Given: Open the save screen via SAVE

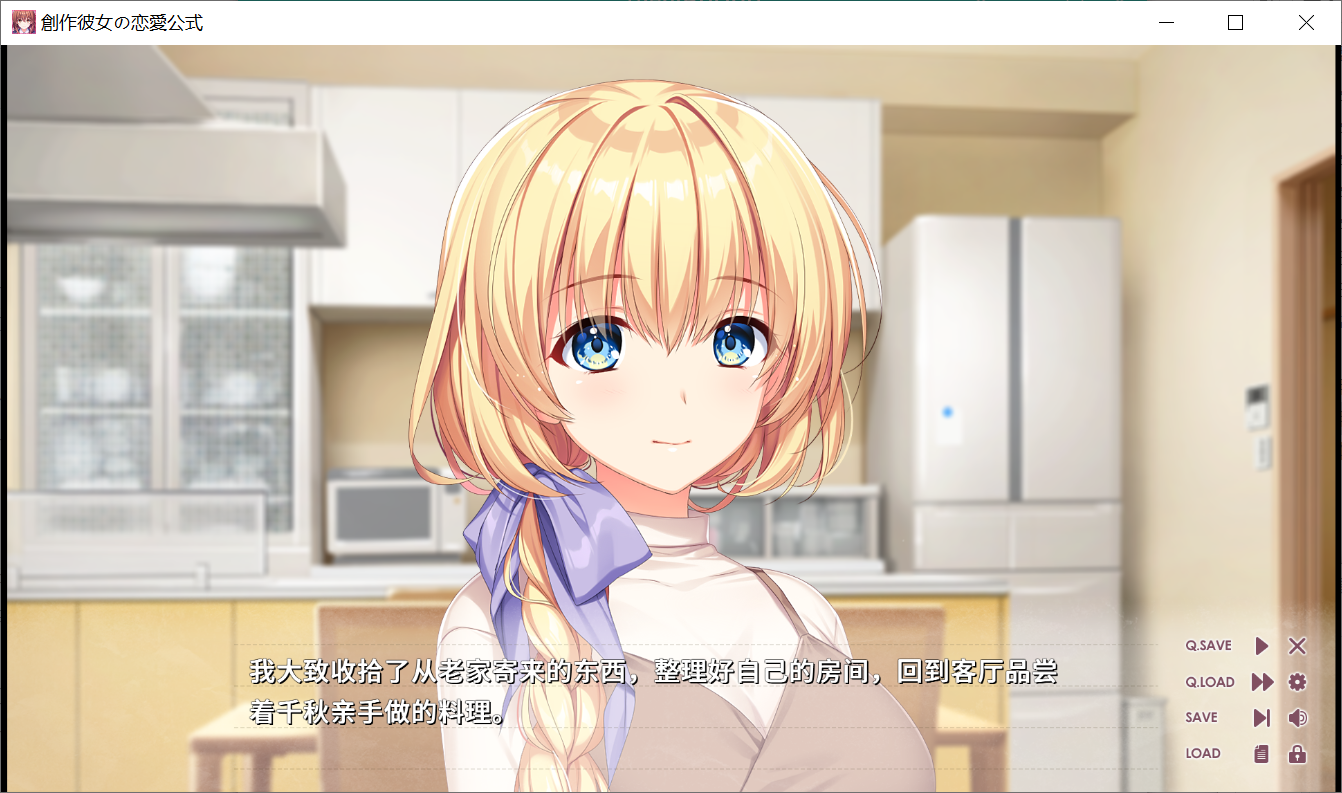Looking at the screenshot, I should tap(1201, 717).
